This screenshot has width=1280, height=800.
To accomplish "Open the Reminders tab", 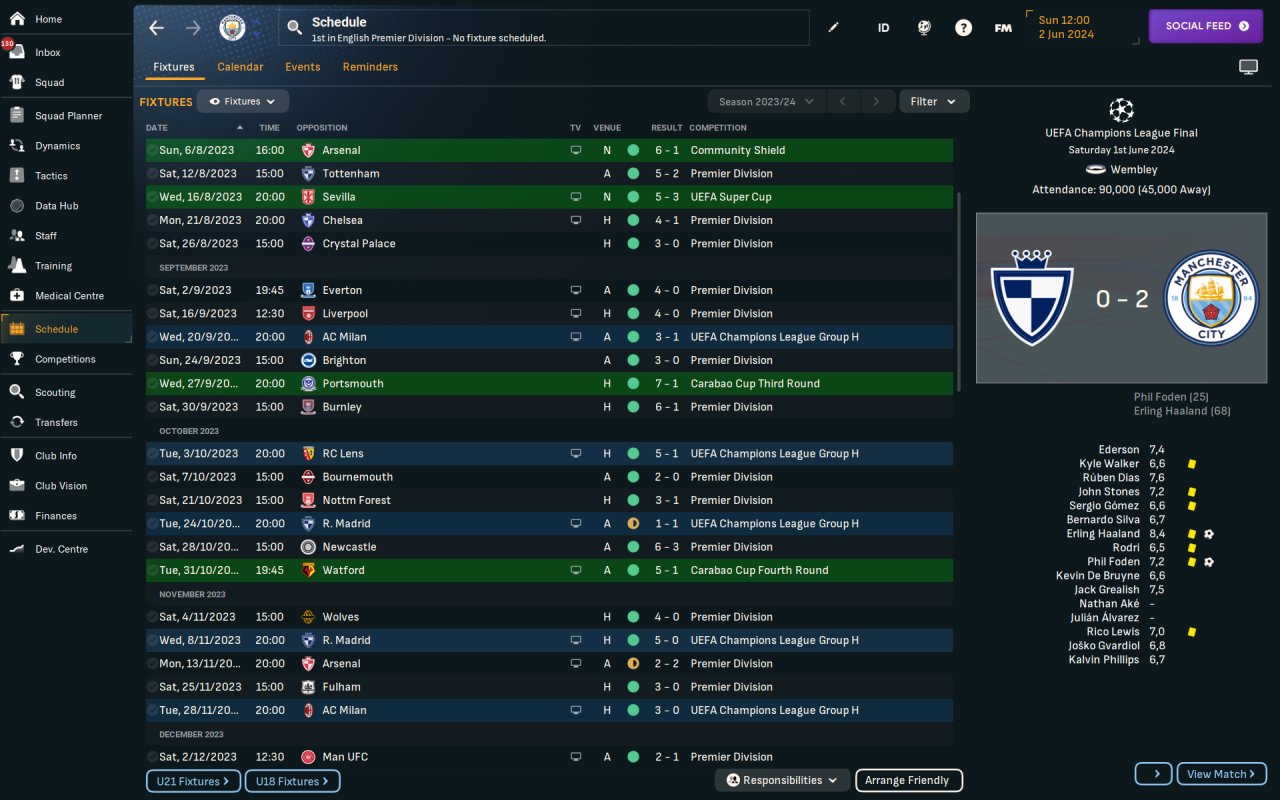I will pyautogui.click(x=370, y=67).
